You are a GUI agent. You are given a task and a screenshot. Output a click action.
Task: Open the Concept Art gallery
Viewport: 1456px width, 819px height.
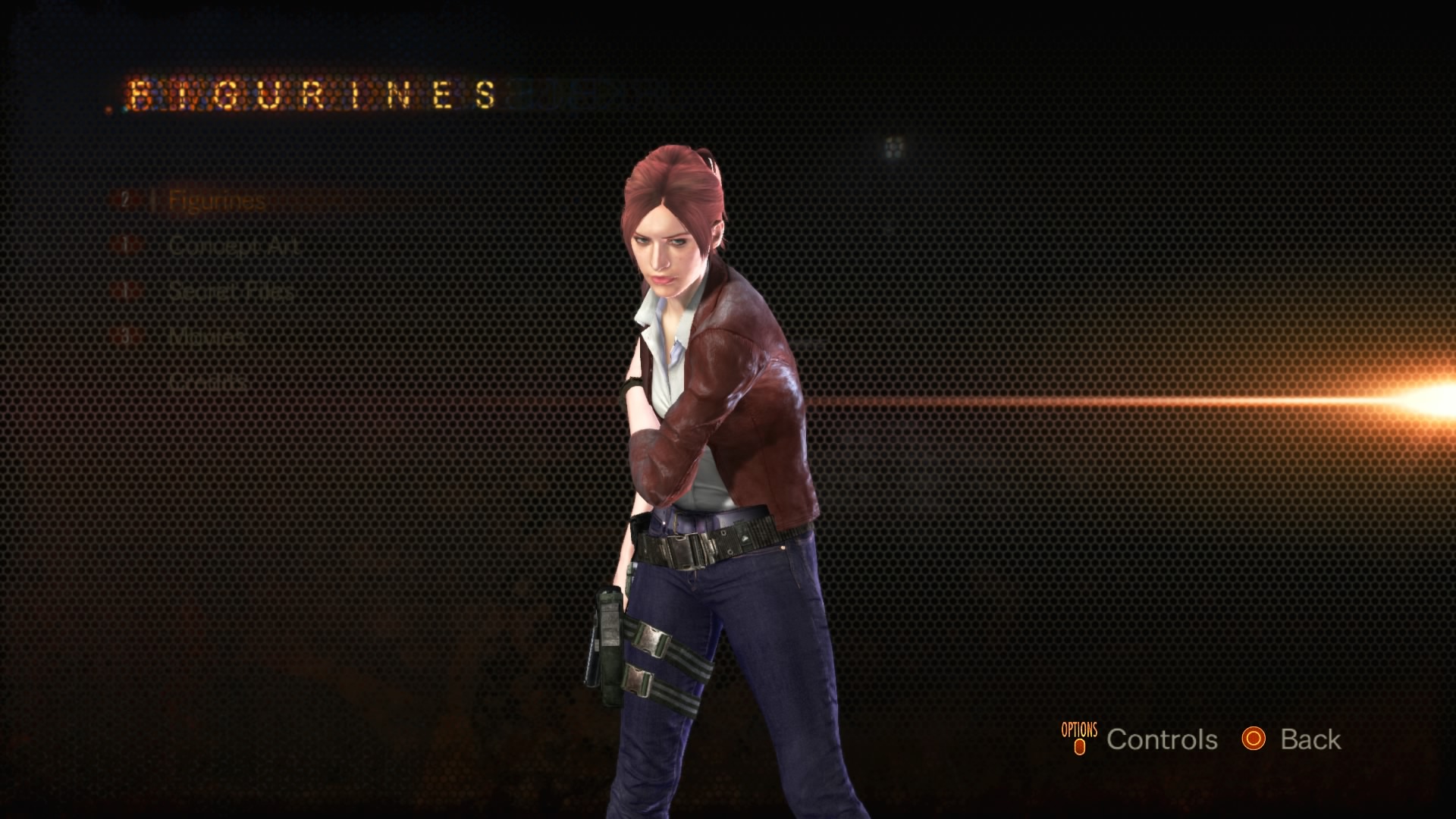[x=234, y=246]
